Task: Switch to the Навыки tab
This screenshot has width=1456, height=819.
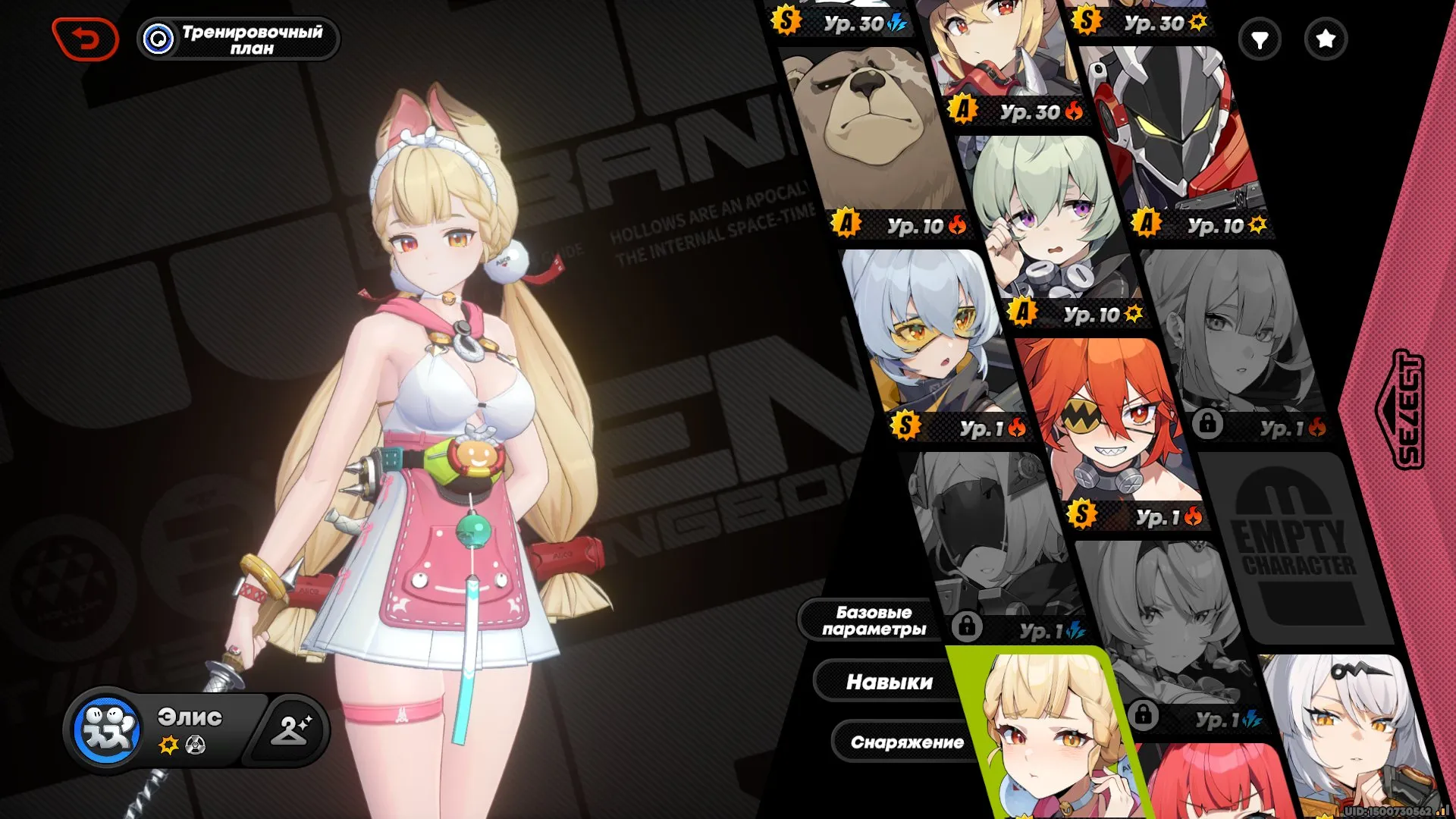Action: pos(890,681)
